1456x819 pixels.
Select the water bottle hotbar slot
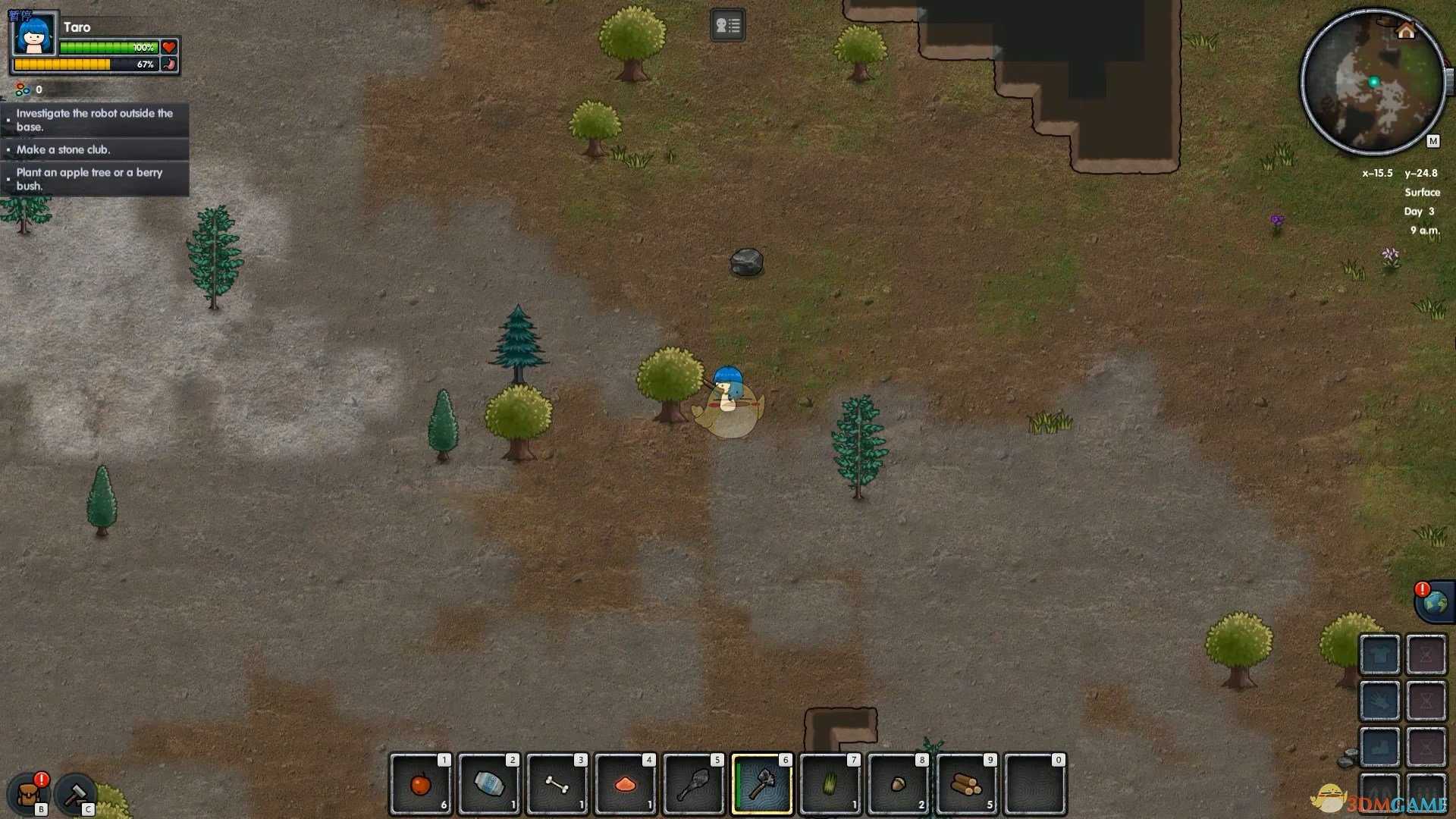pyautogui.click(x=489, y=784)
